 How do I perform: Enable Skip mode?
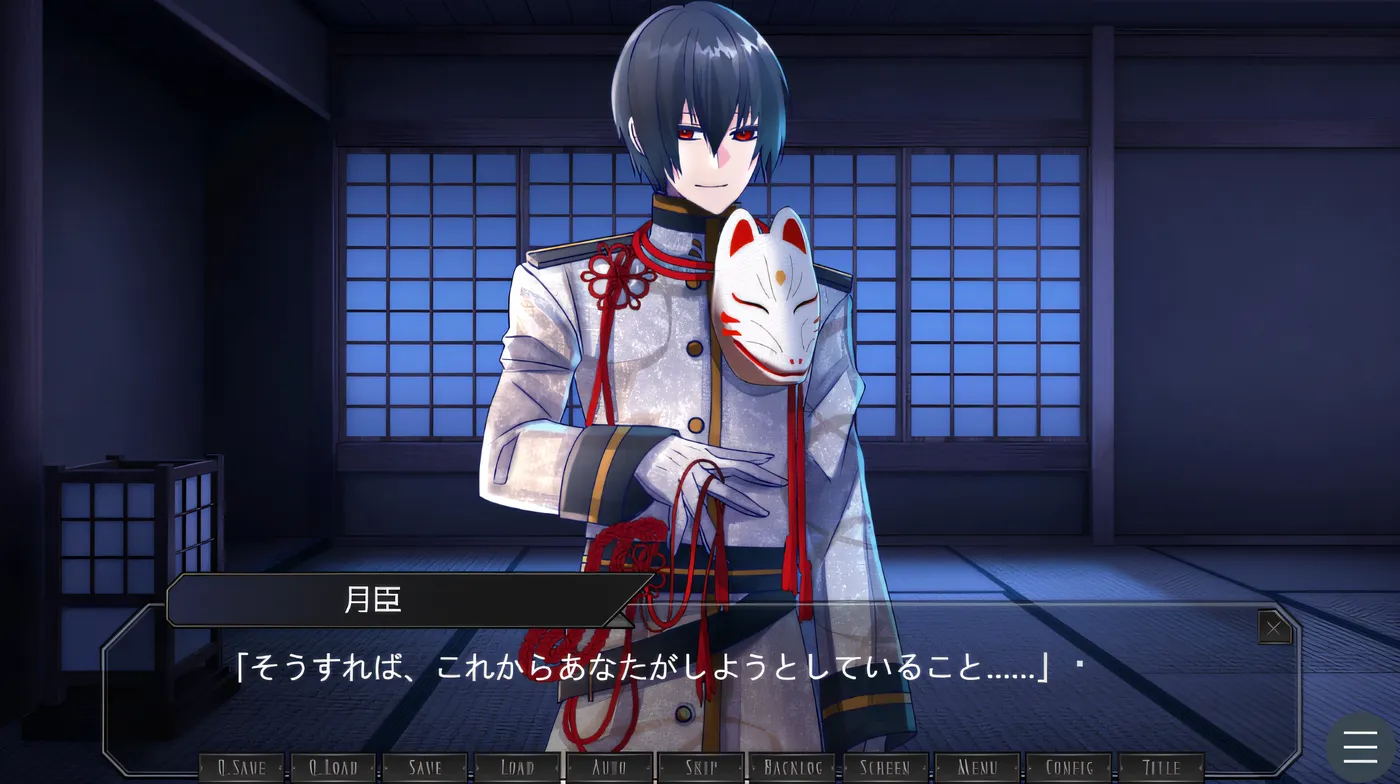click(699, 766)
